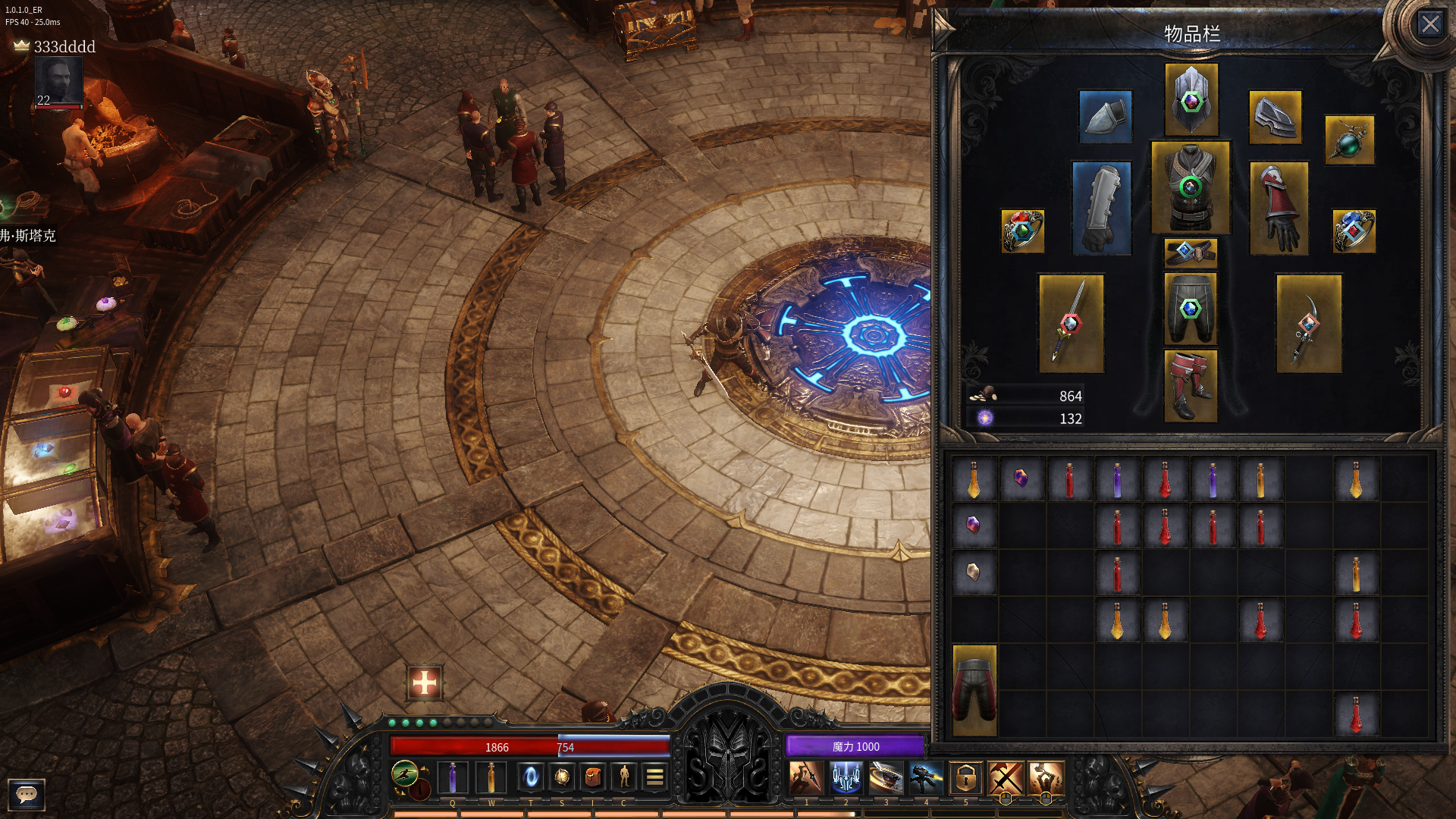This screenshot has height=819, width=1456.
Task: Activate the spinning blade skill
Action: click(x=885, y=778)
